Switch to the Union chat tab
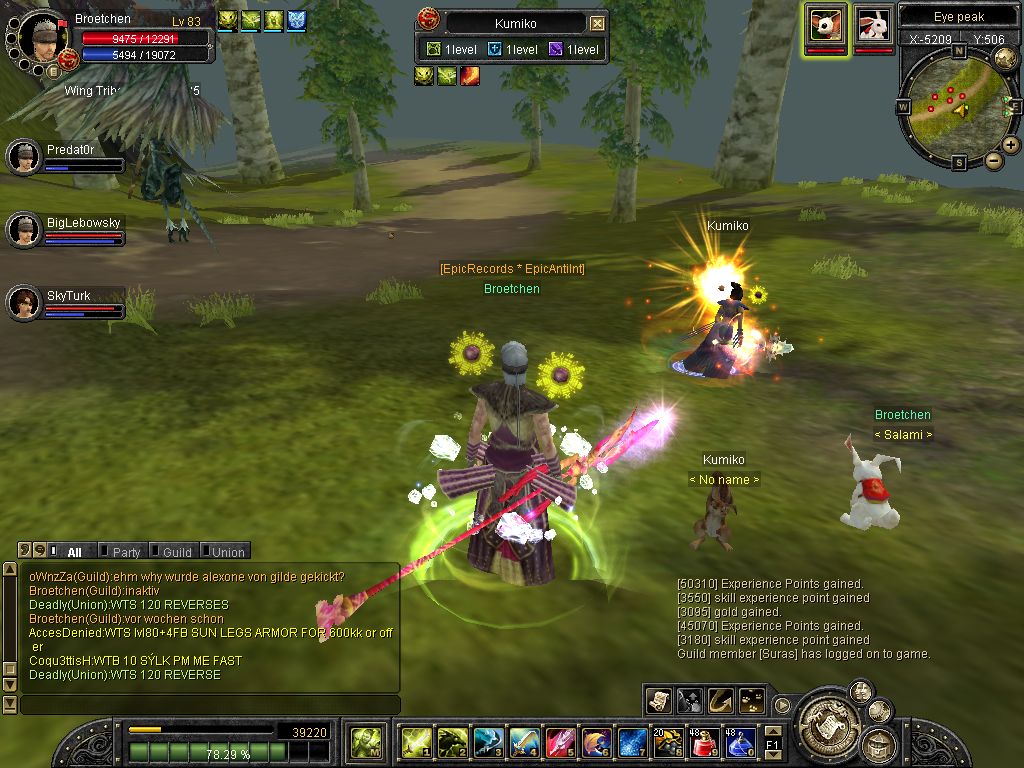Image resolution: width=1024 pixels, height=768 pixels. [227, 552]
